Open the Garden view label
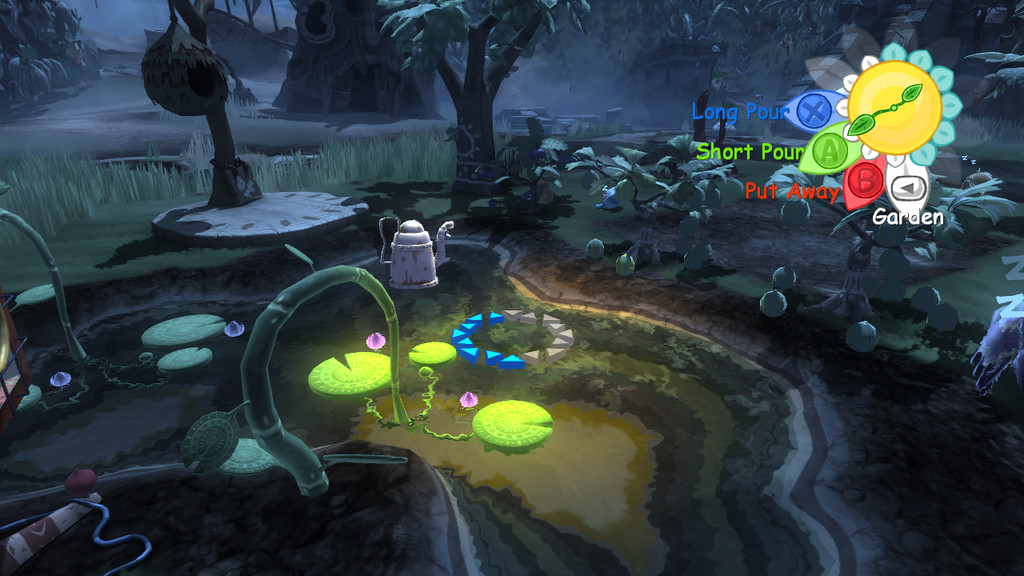 [907, 216]
